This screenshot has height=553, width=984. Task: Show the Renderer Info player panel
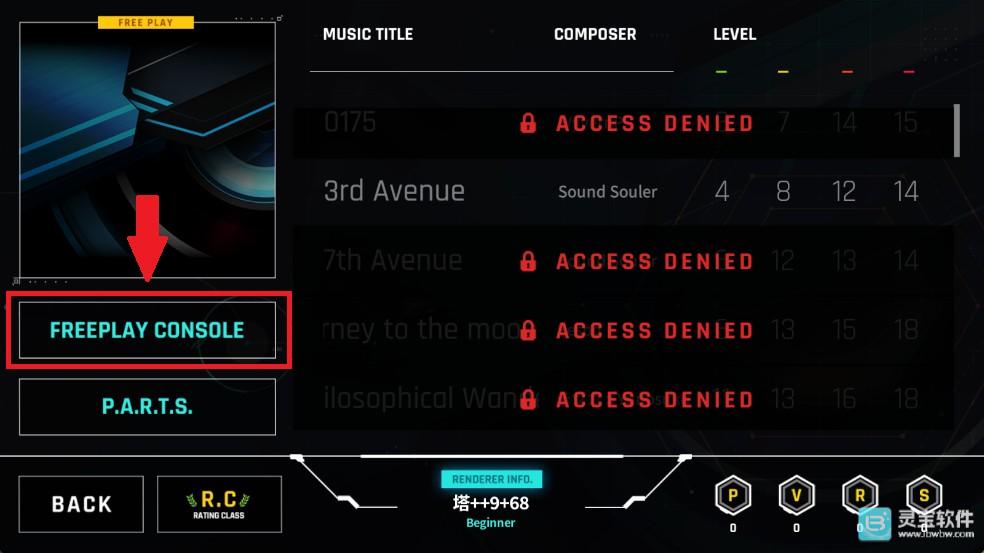(491, 502)
